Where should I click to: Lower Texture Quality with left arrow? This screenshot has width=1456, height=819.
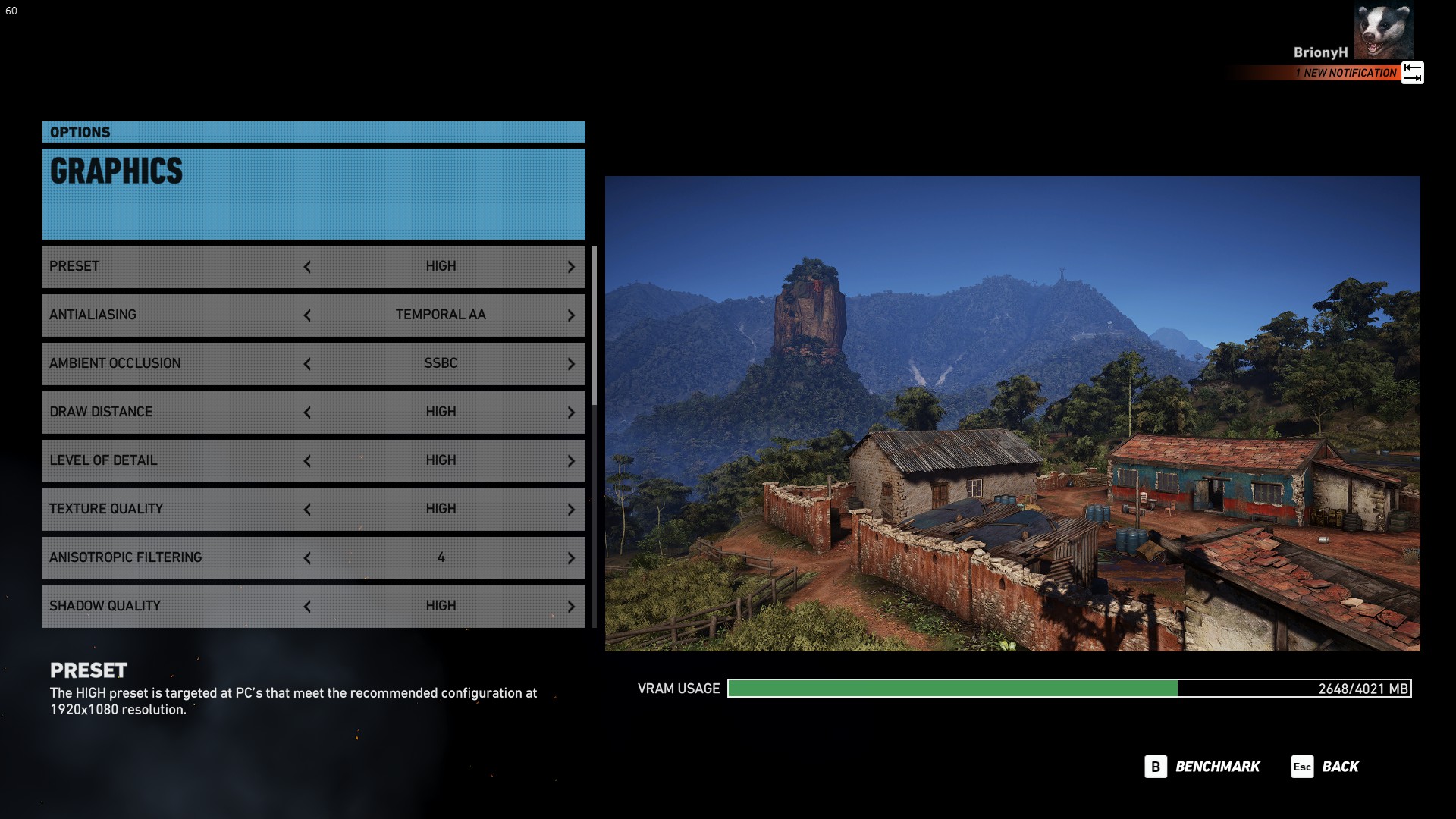click(307, 510)
